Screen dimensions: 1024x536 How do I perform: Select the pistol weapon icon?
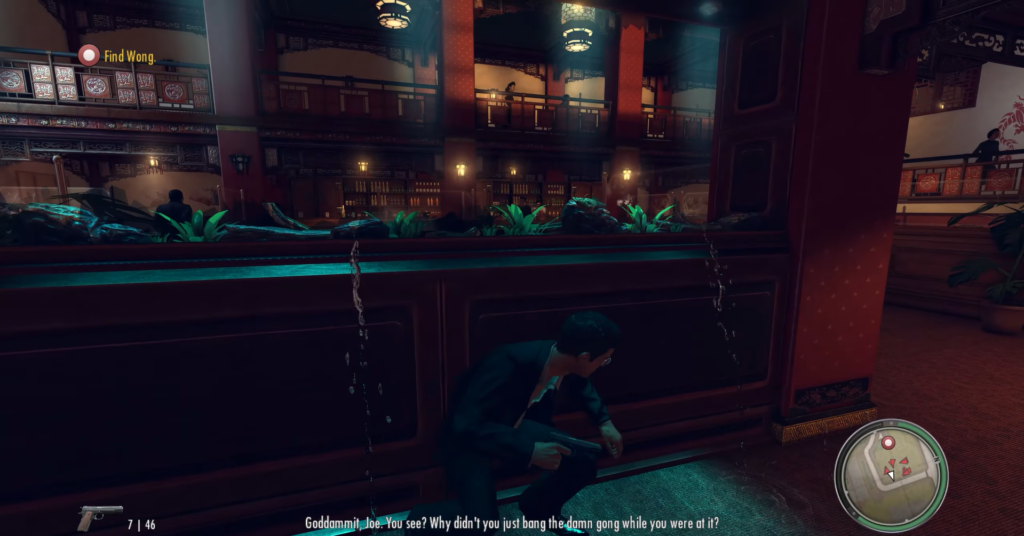pyautogui.click(x=99, y=517)
